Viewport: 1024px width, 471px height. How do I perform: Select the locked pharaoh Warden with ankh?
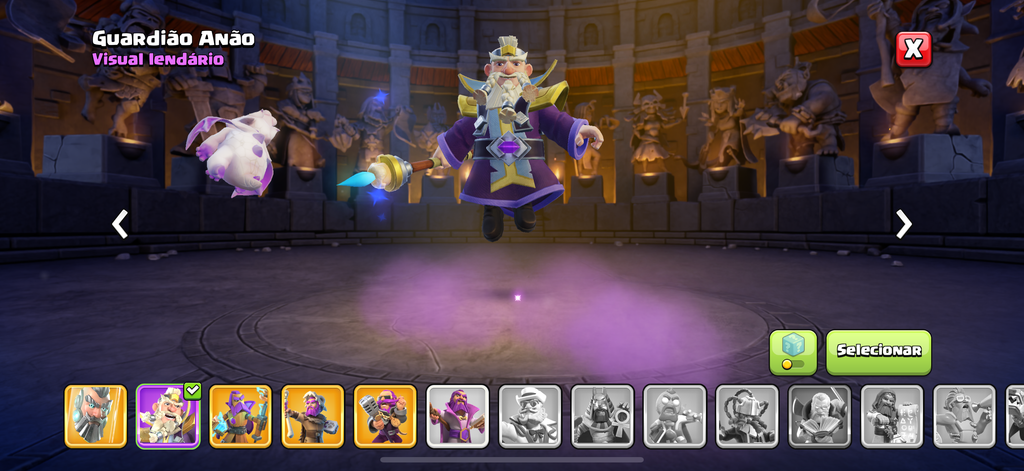point(603,415)
